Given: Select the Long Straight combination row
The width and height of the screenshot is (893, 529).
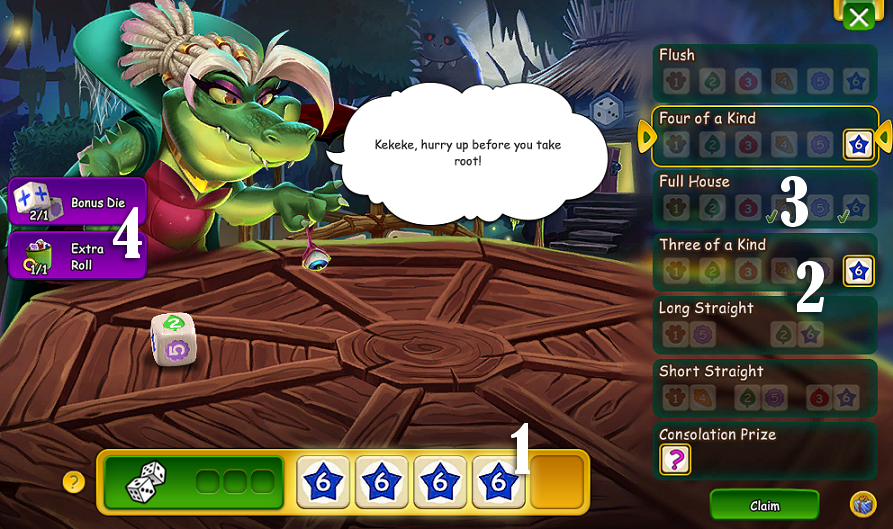Looking at the screenshot, I should tap(764, 324).
